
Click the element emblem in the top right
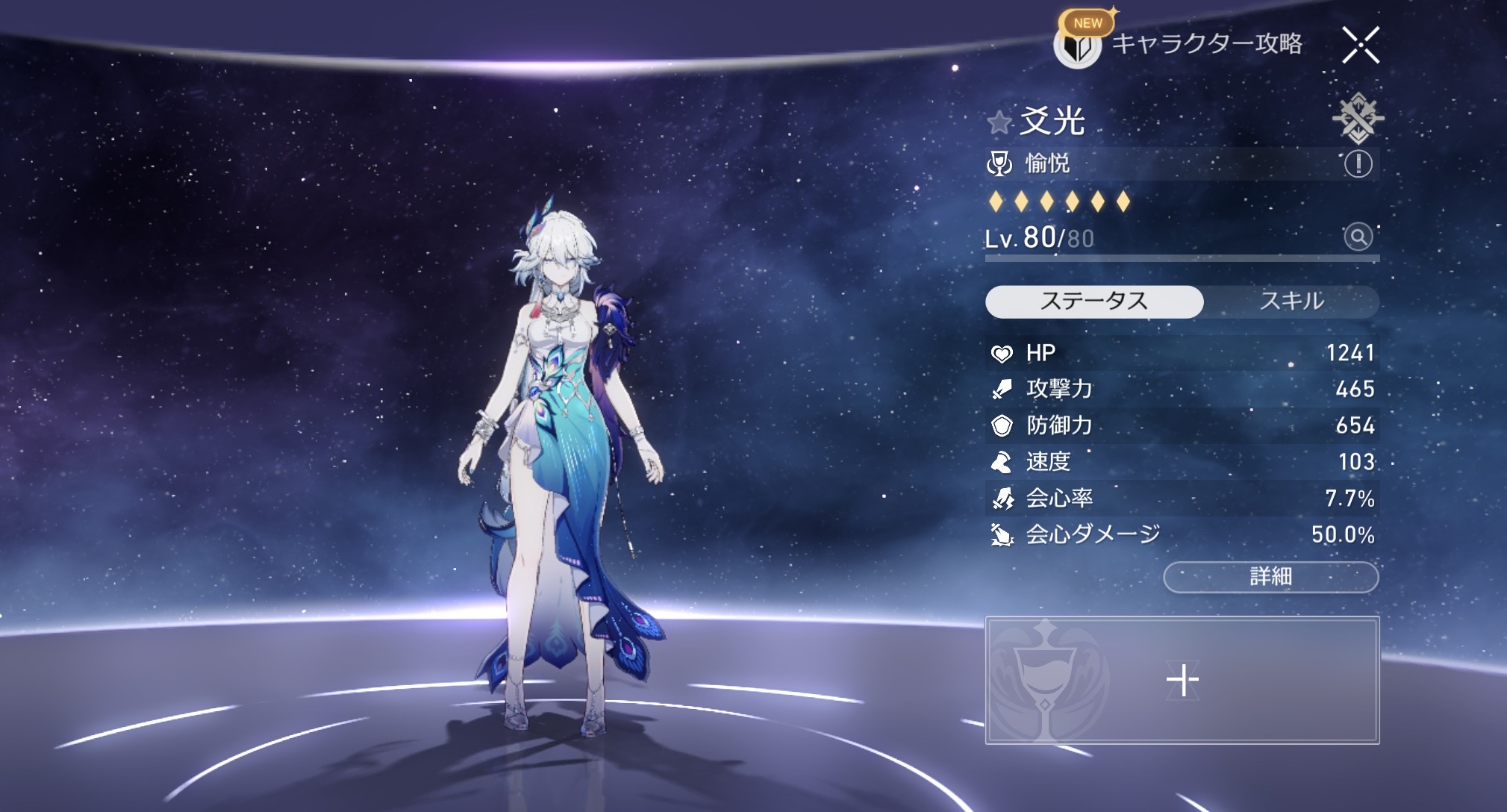1357,118
